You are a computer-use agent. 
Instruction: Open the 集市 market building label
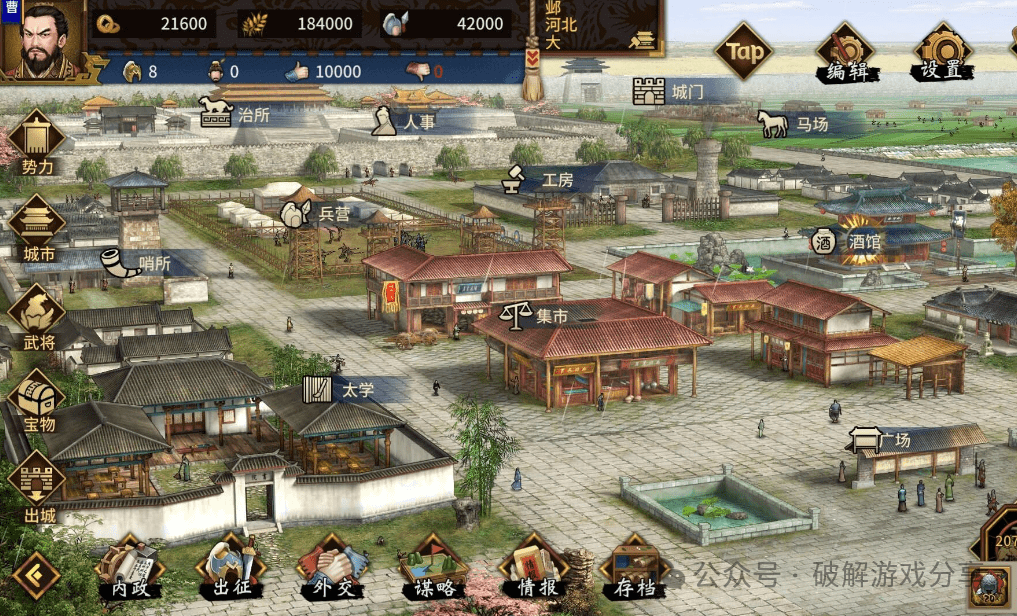click(x=535, y=317)
